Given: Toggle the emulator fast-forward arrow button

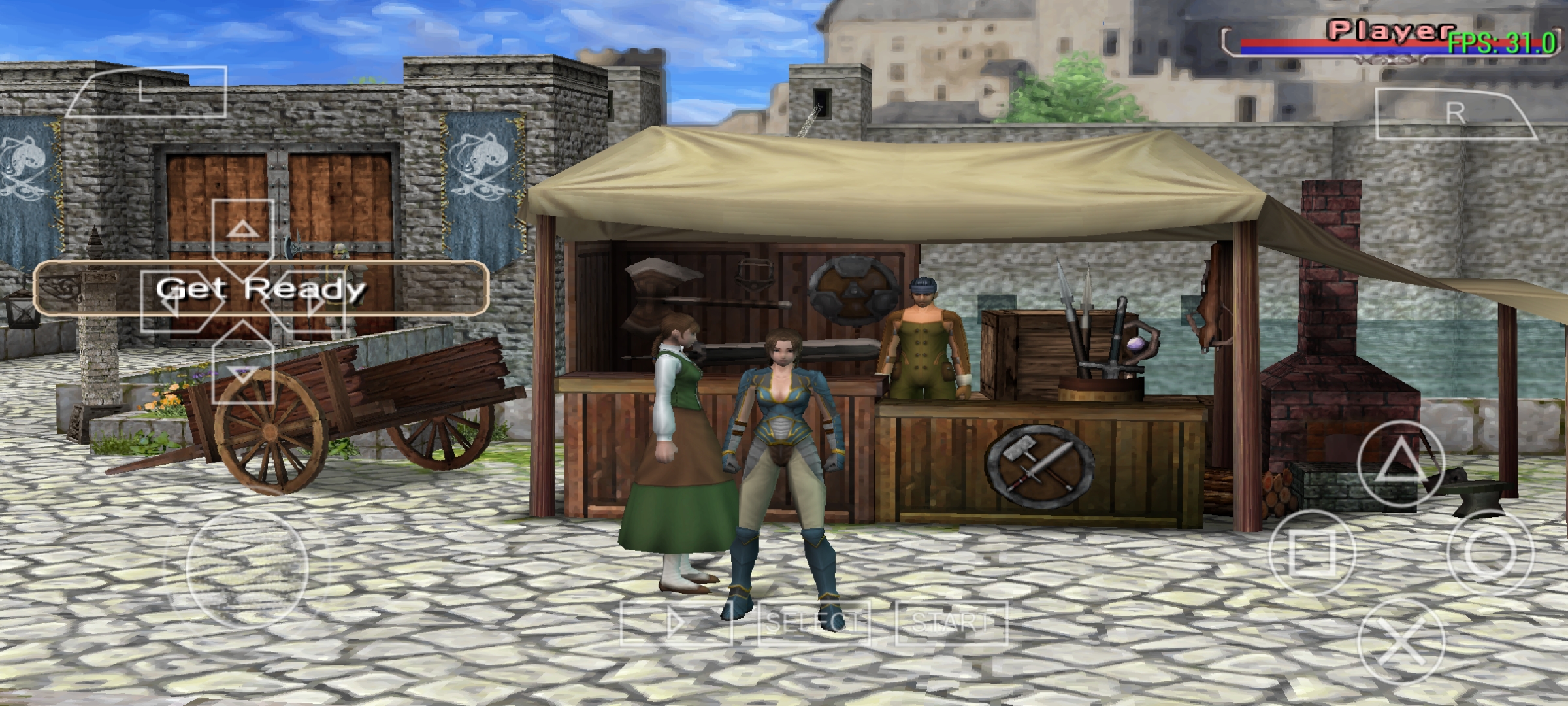Looking at the screenshot, I should [676, 623].
